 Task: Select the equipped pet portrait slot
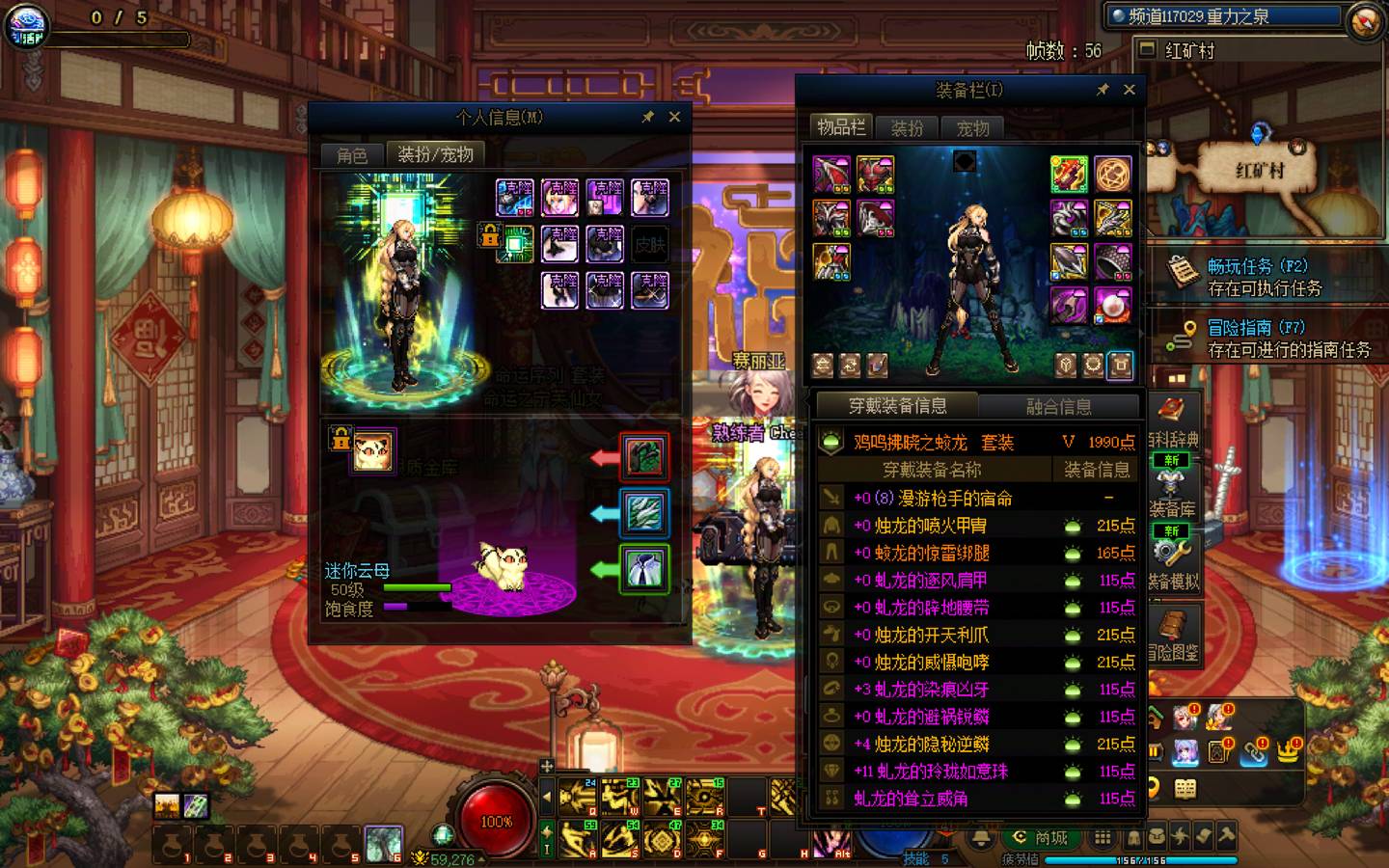click(372, 450)
